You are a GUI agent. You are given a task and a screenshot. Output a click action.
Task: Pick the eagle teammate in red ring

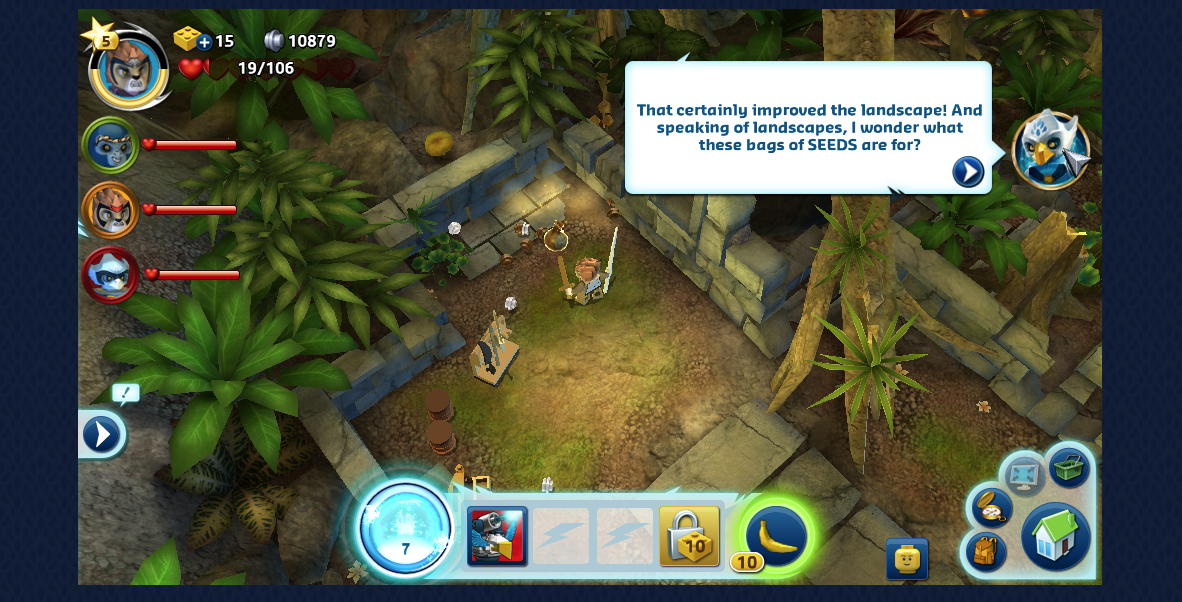tap(110, 275)
